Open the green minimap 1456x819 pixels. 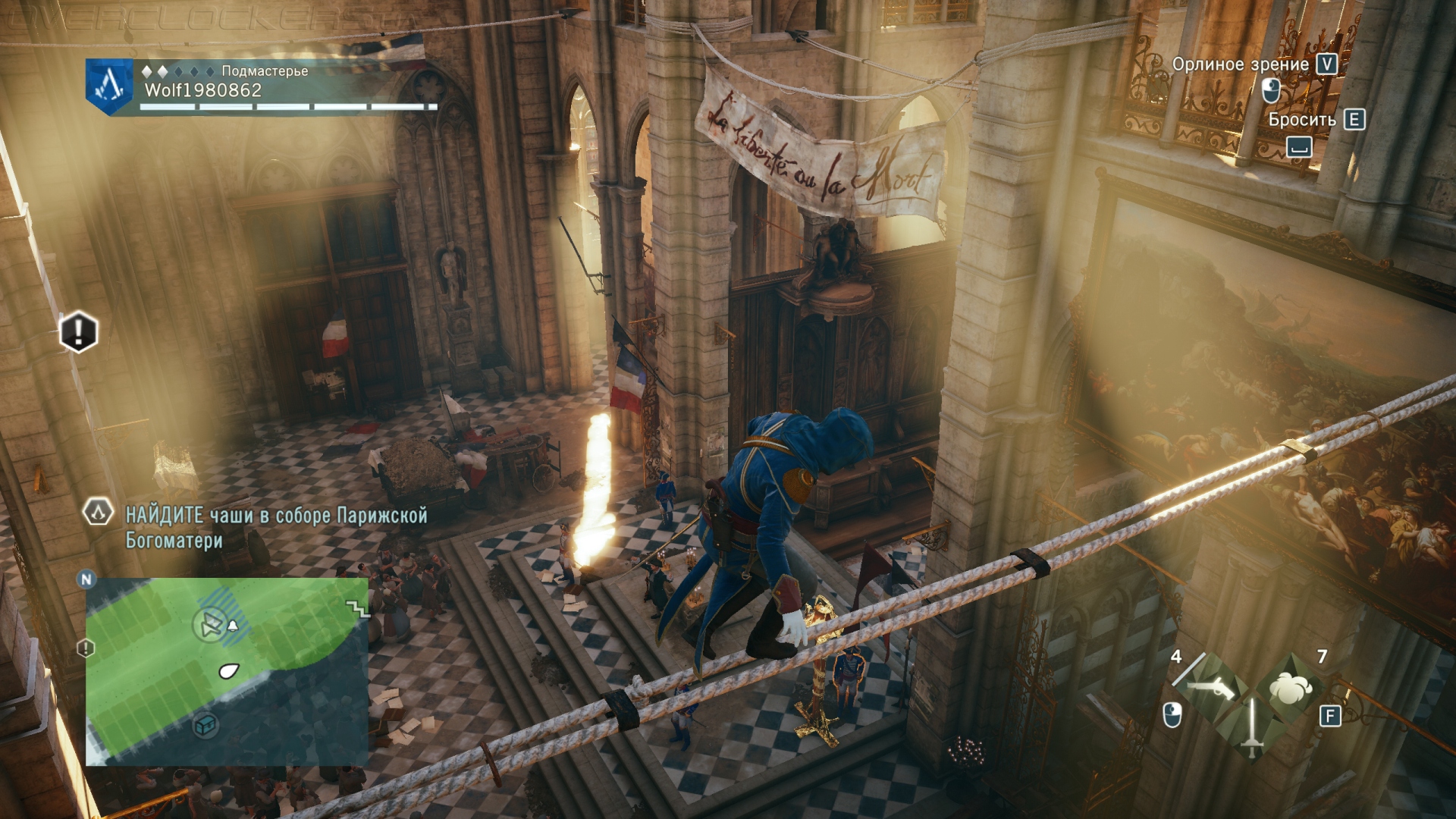click(x=226, y=670)
